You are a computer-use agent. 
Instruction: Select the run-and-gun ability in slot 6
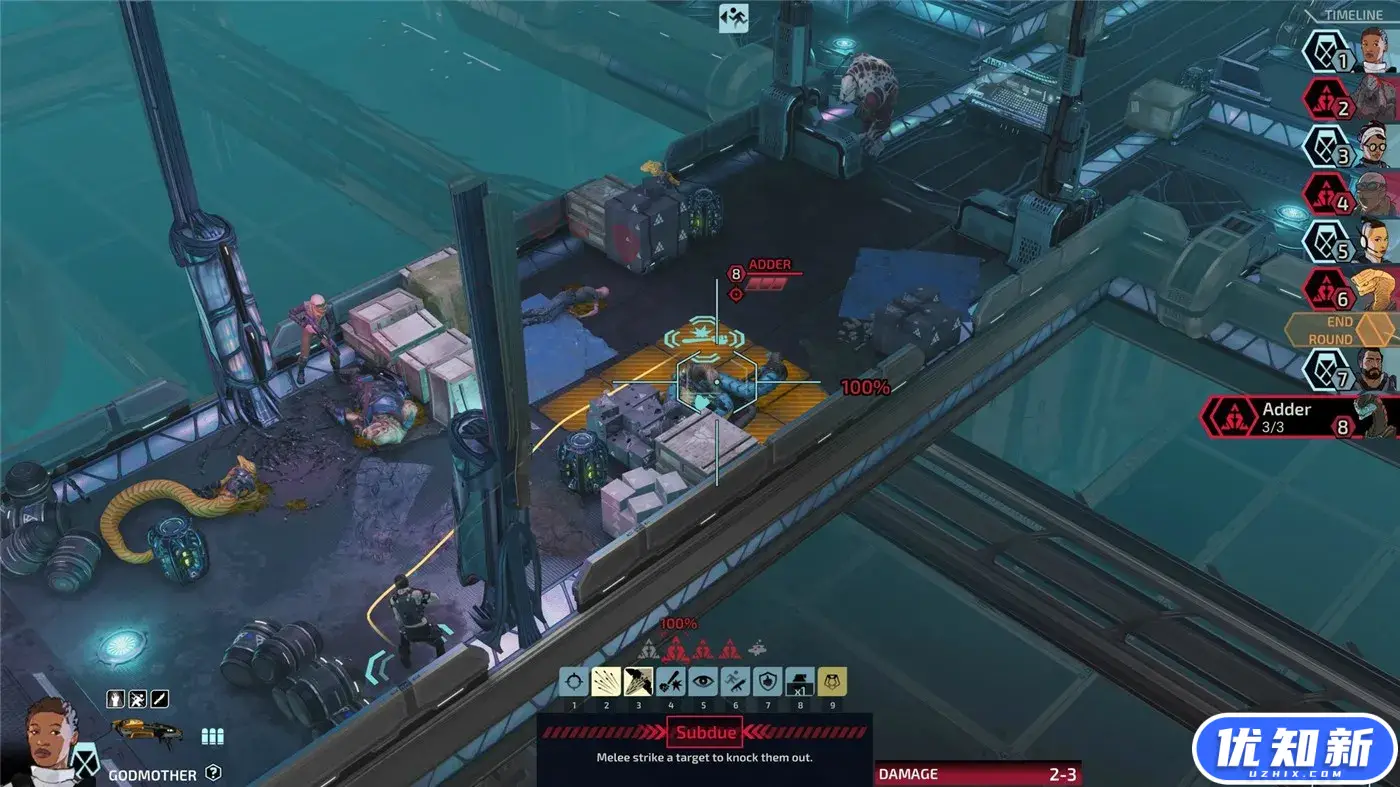(735, 682)
